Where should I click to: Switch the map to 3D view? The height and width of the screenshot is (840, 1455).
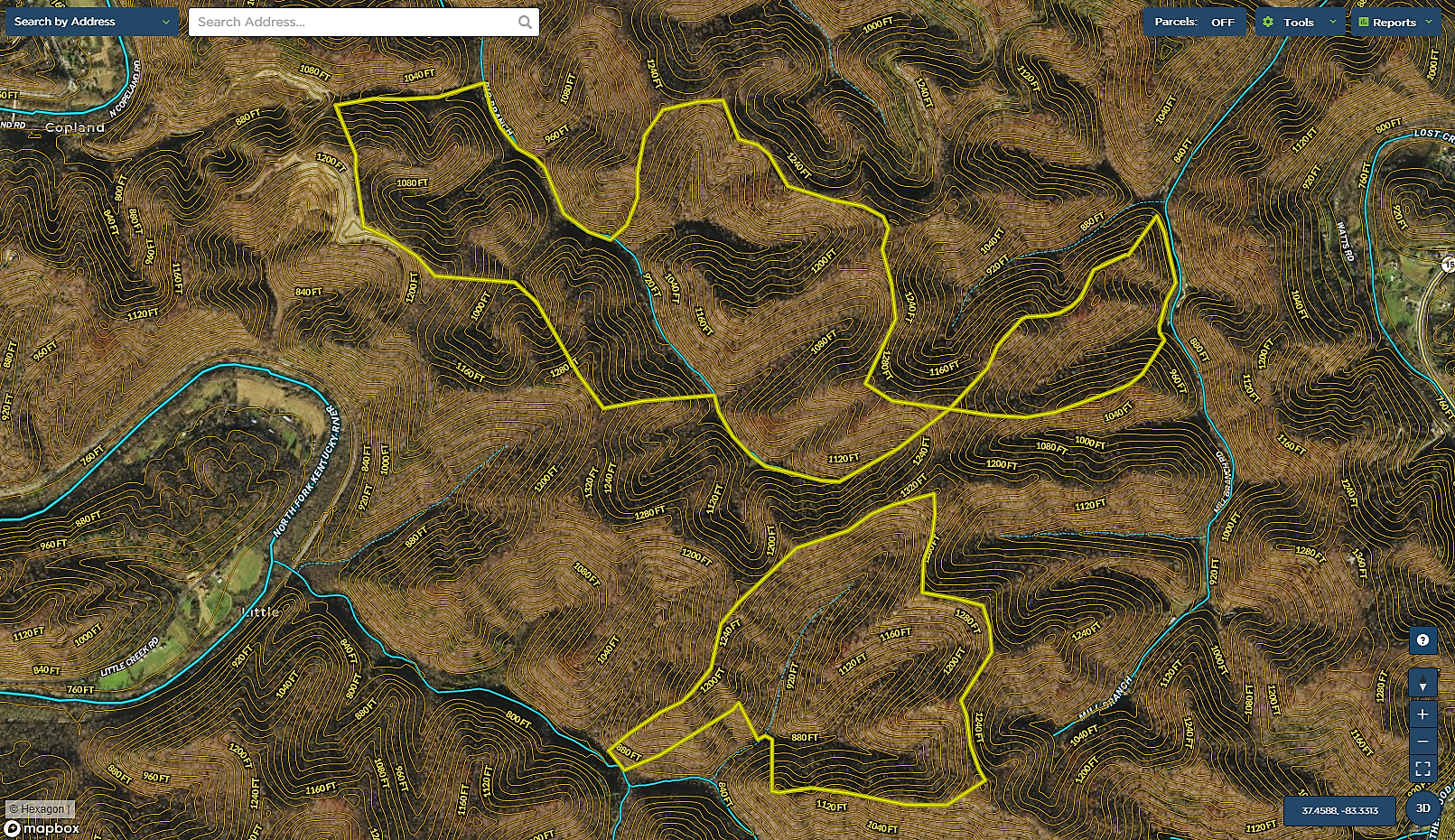click(1422, 808)
